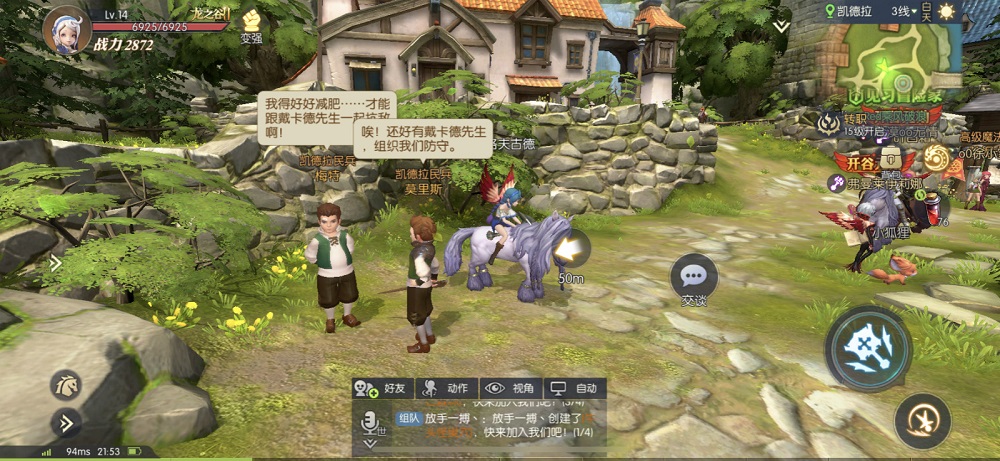This screenshot has height=461, width=1000.
Task: Activate the microphone voice chat icon
Action: [372, 423]
